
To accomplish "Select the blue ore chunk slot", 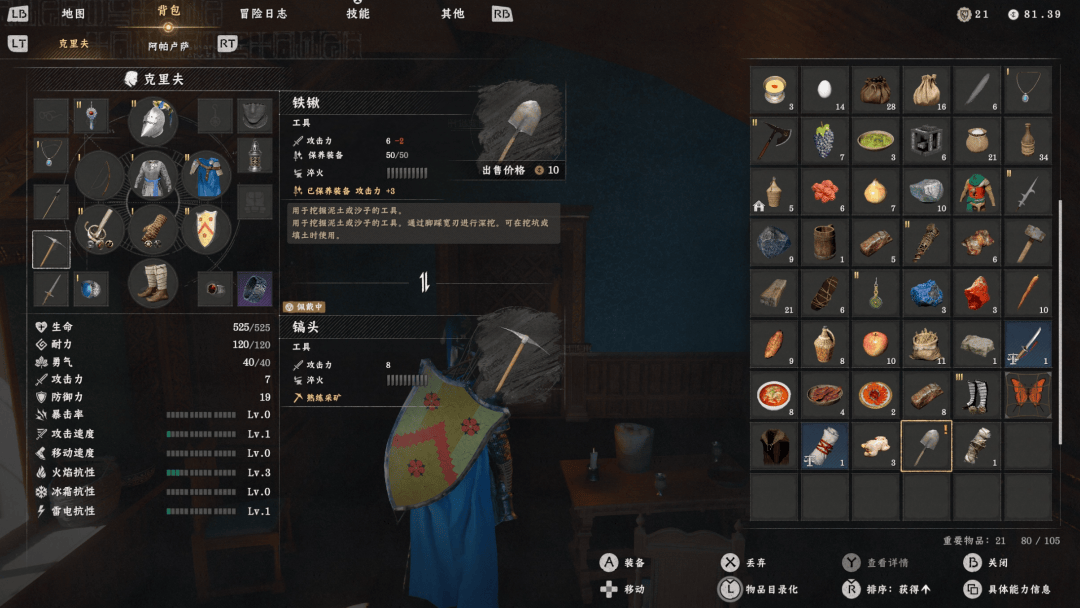I will tap(926, 292).
